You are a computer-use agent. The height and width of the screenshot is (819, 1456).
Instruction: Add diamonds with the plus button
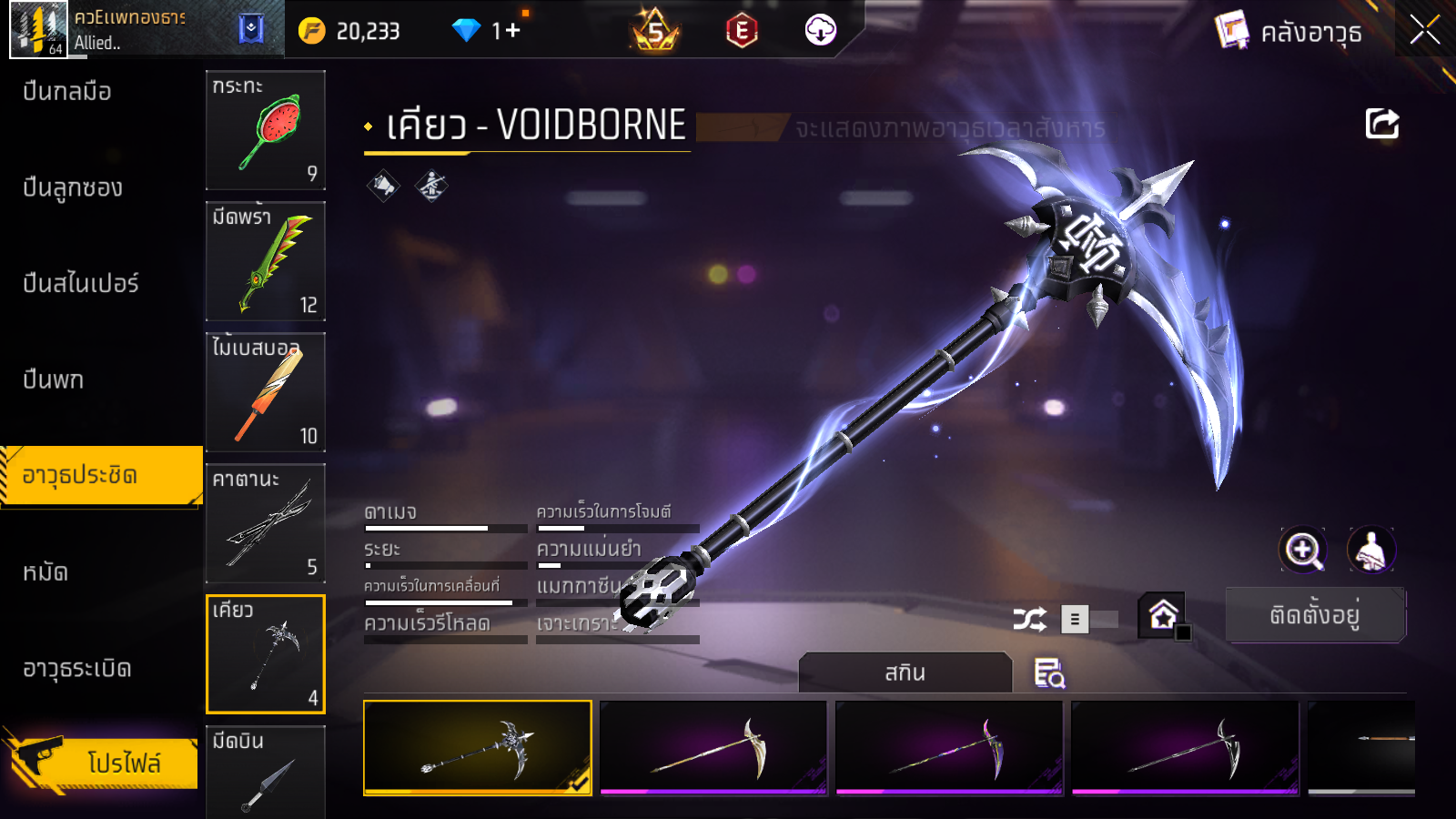point(511,31)
